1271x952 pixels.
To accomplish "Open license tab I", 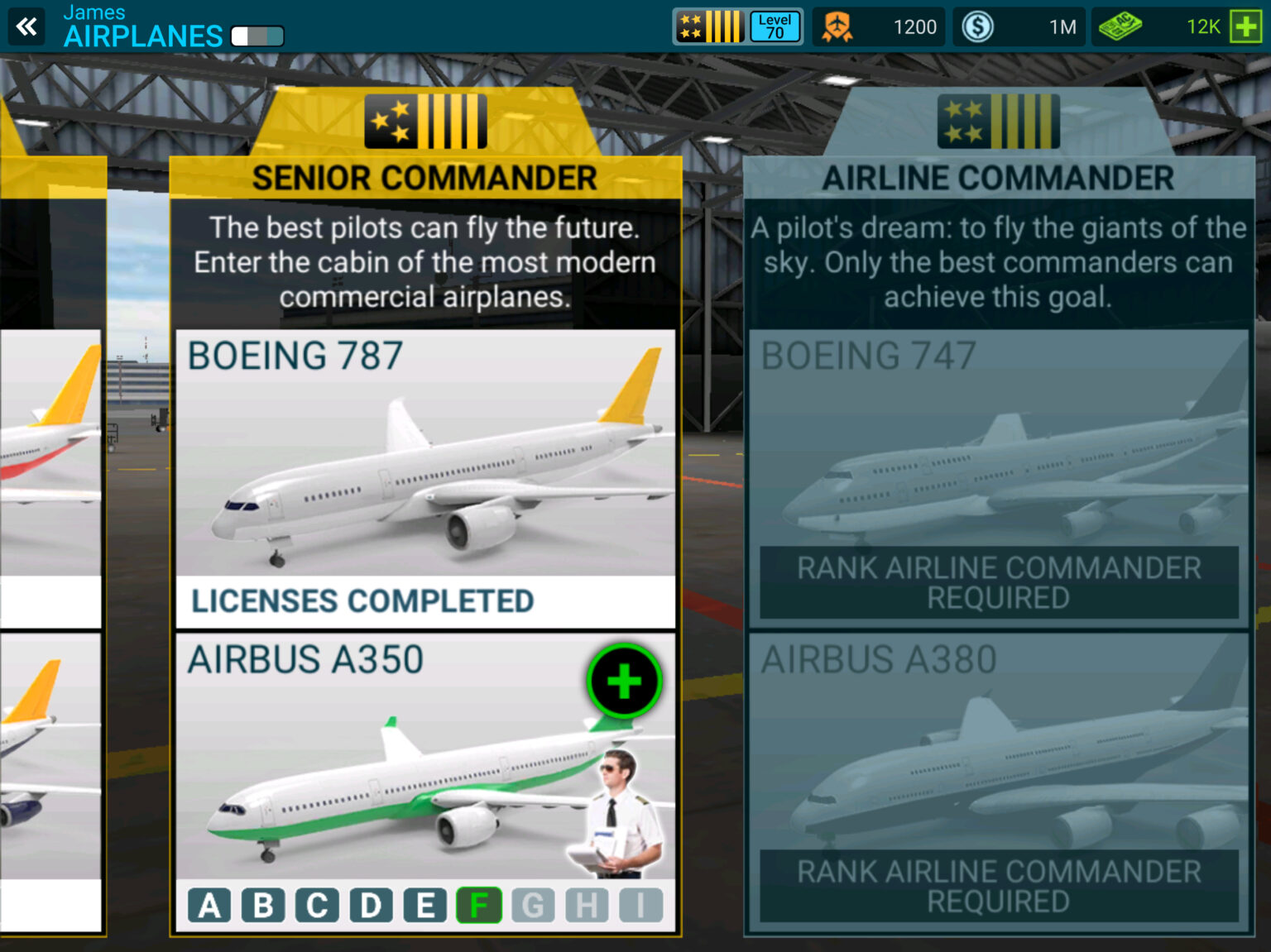I will [641, 906].
